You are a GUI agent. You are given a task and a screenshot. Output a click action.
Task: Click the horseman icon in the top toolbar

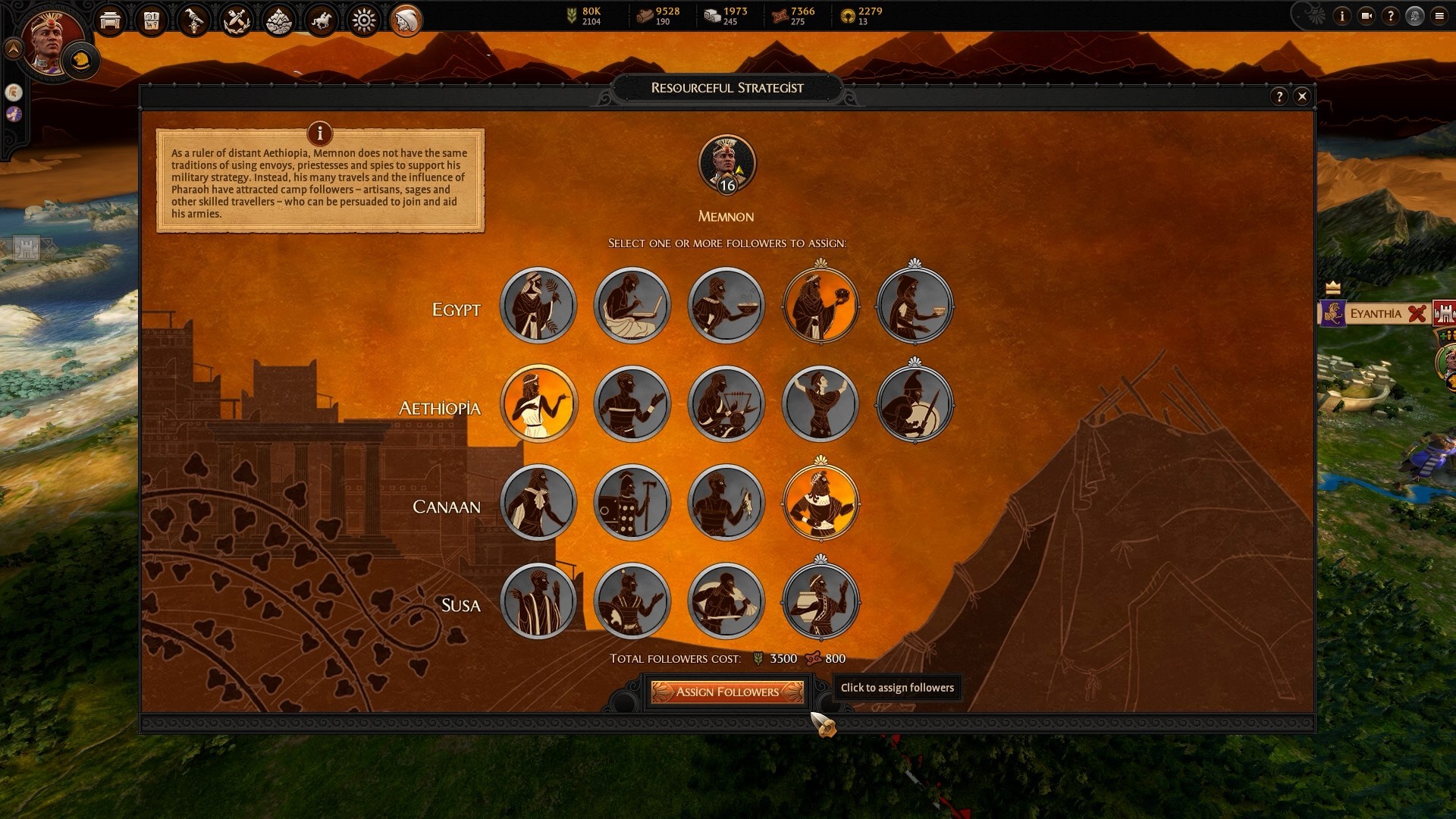pos(320,21)
